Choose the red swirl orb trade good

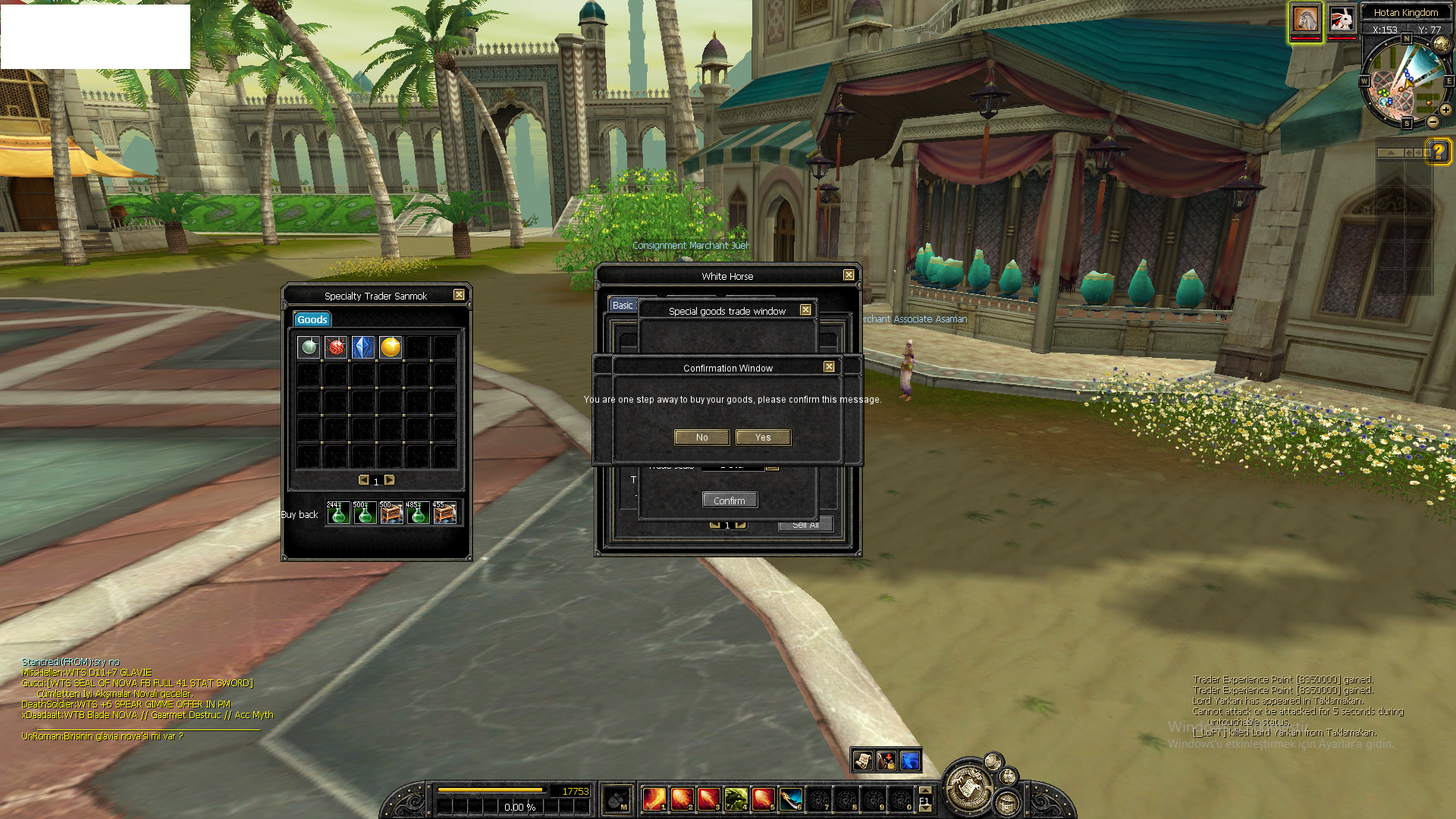(336, 347)
